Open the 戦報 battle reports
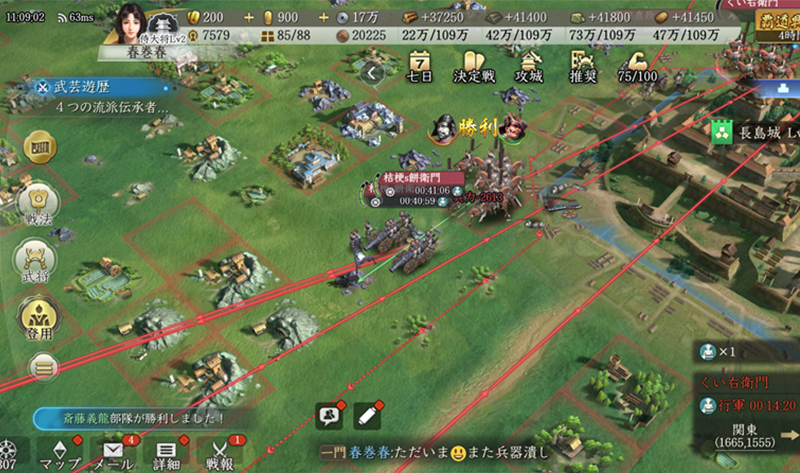Image resolution: width=800 pixels, height=473 pixels. tap(221, 453)
